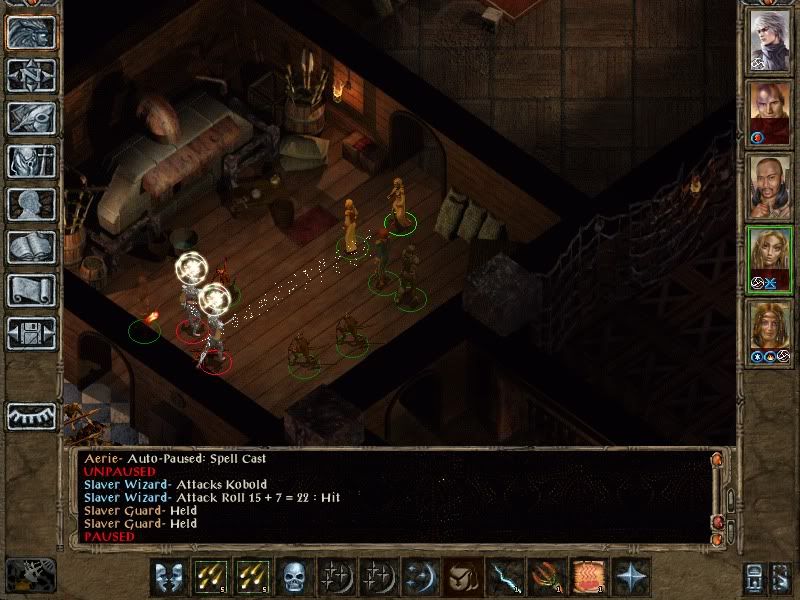Choose the four-pointed star spell icon
The width and height of the screenshot is (800, 600).
[629, 577]
